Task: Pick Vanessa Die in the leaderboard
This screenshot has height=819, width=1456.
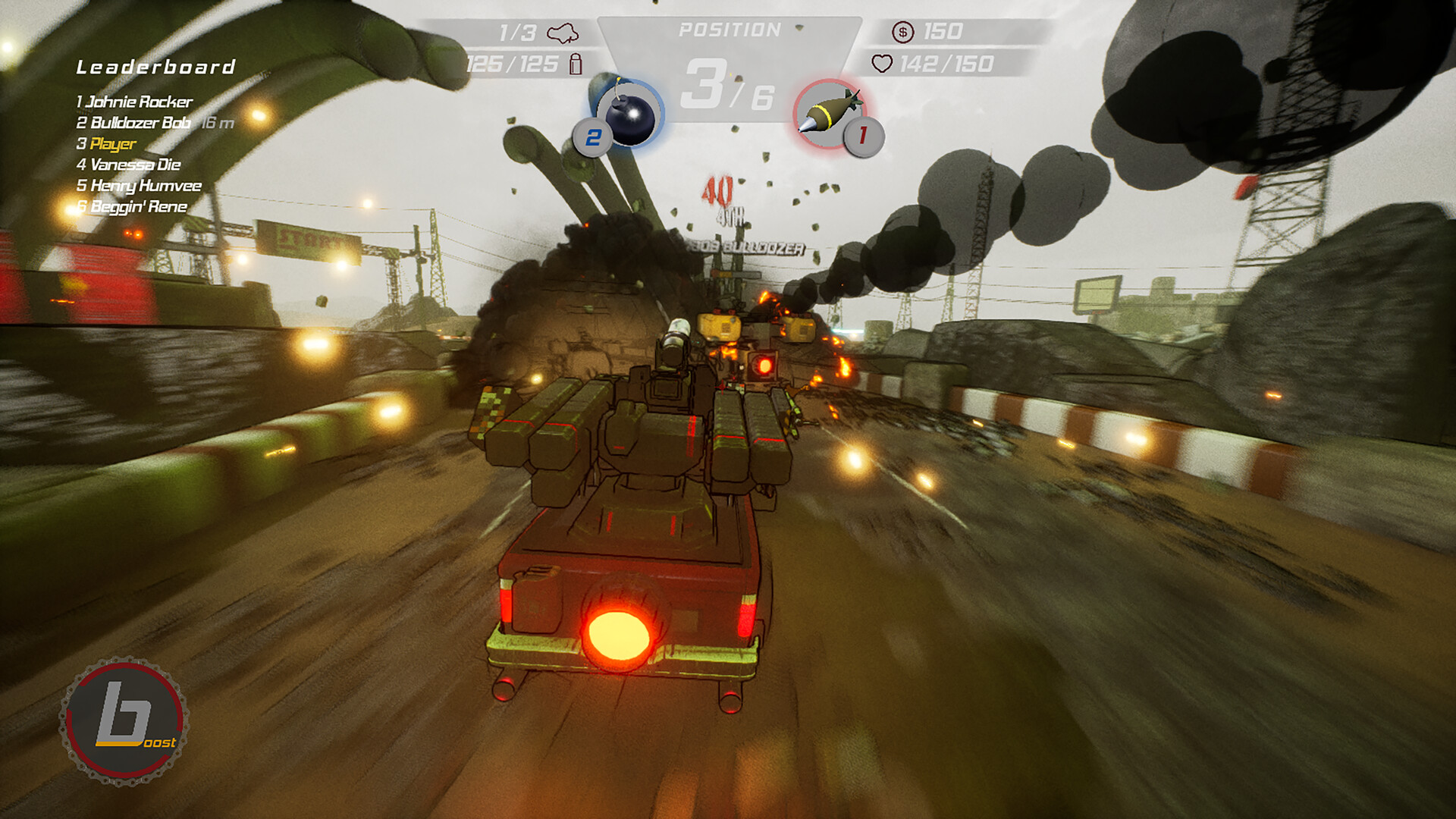Action: point(129,165)
